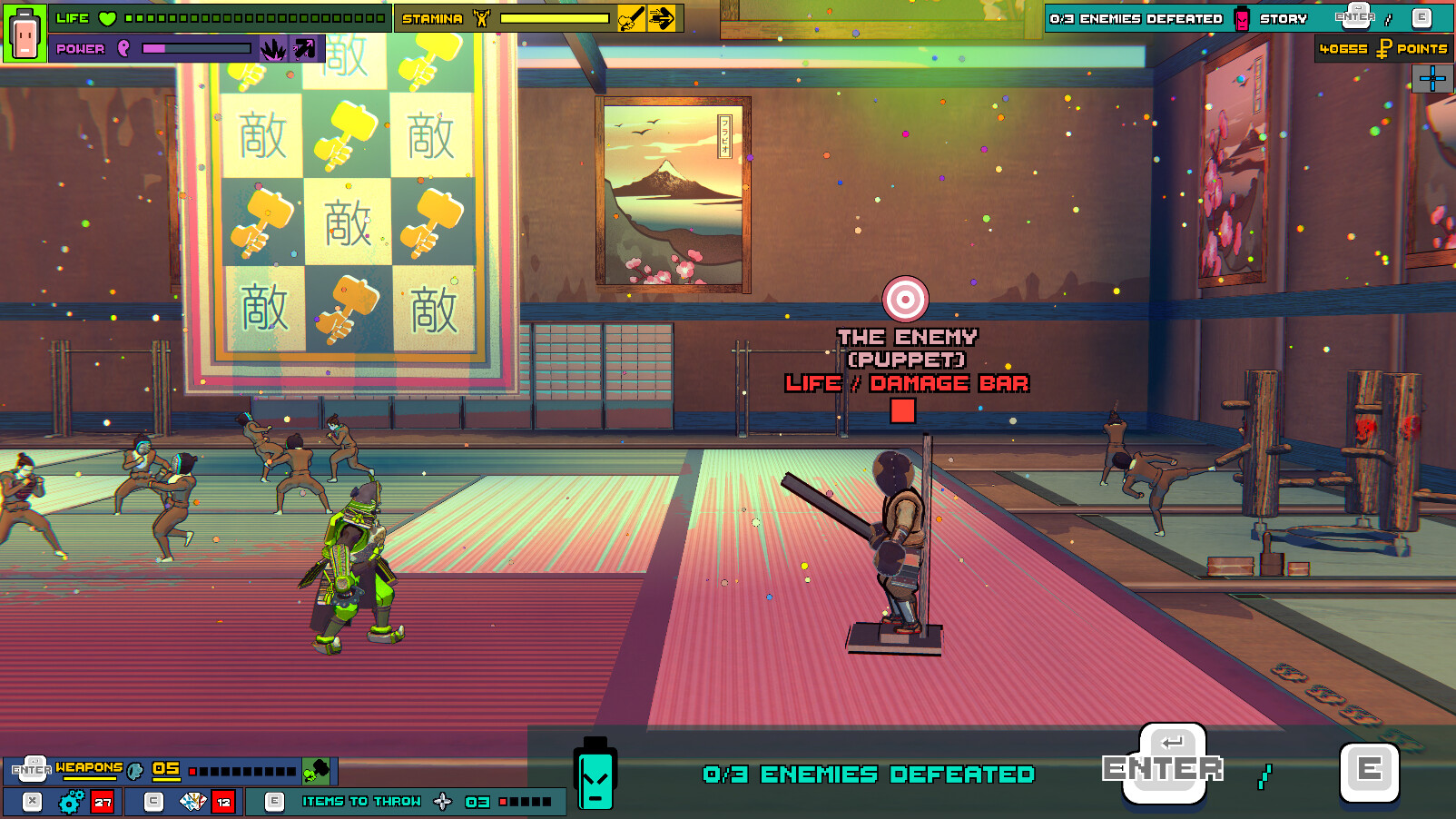Select the STORY label in the top bar
This screenshot has width=1456, height=819.
(1284, 18)
